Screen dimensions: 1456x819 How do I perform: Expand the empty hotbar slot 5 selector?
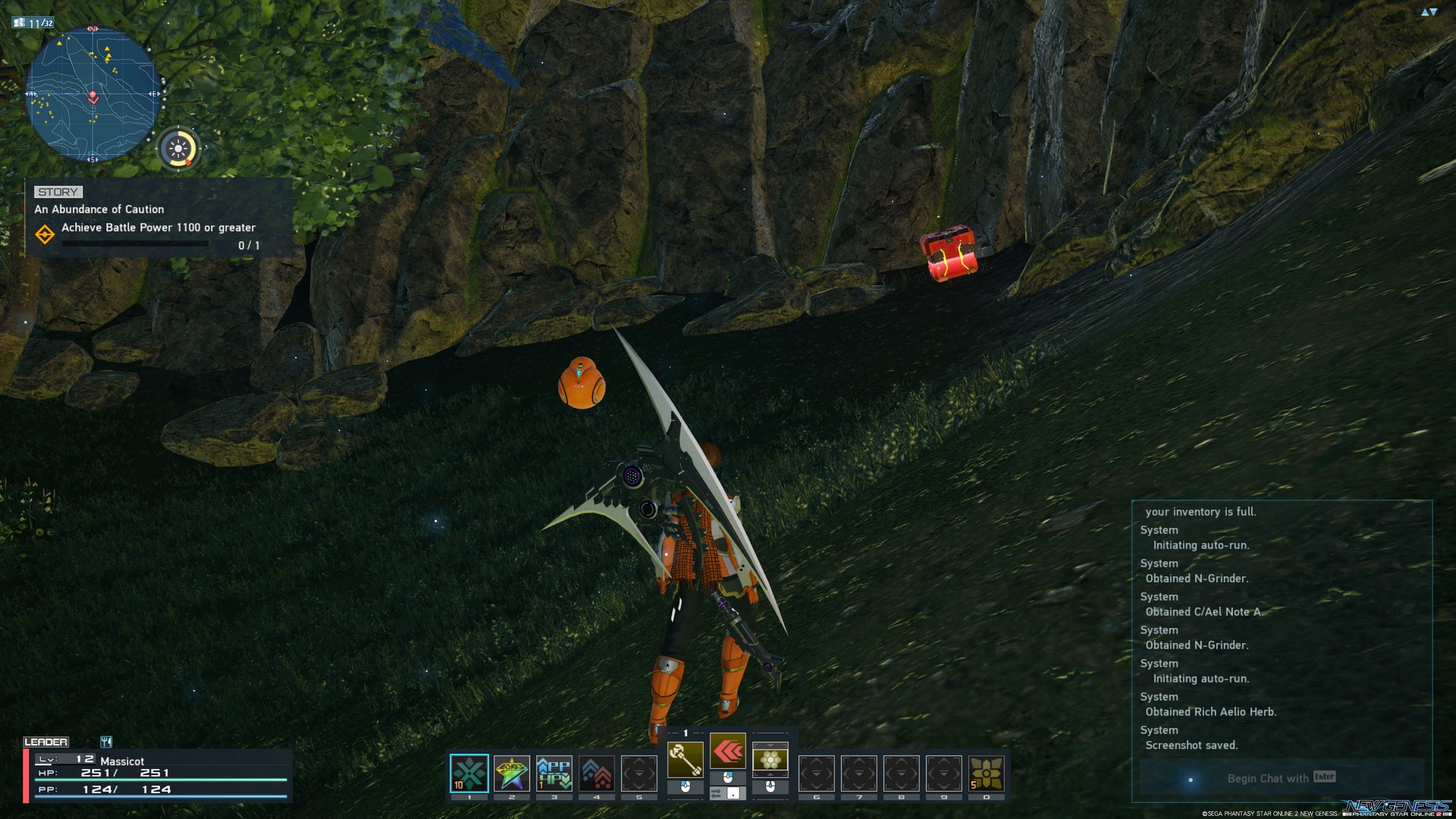[x=639, y=773]
